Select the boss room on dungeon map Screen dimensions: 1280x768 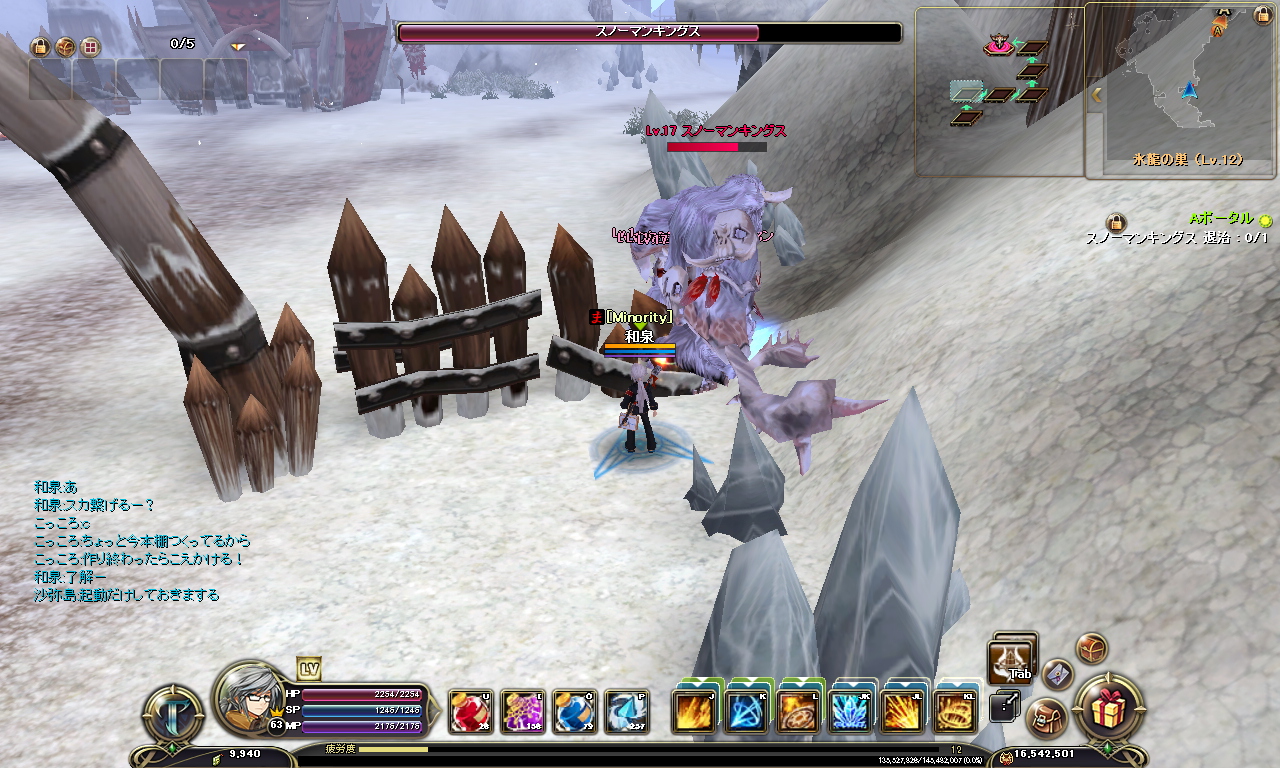(998, 45)
